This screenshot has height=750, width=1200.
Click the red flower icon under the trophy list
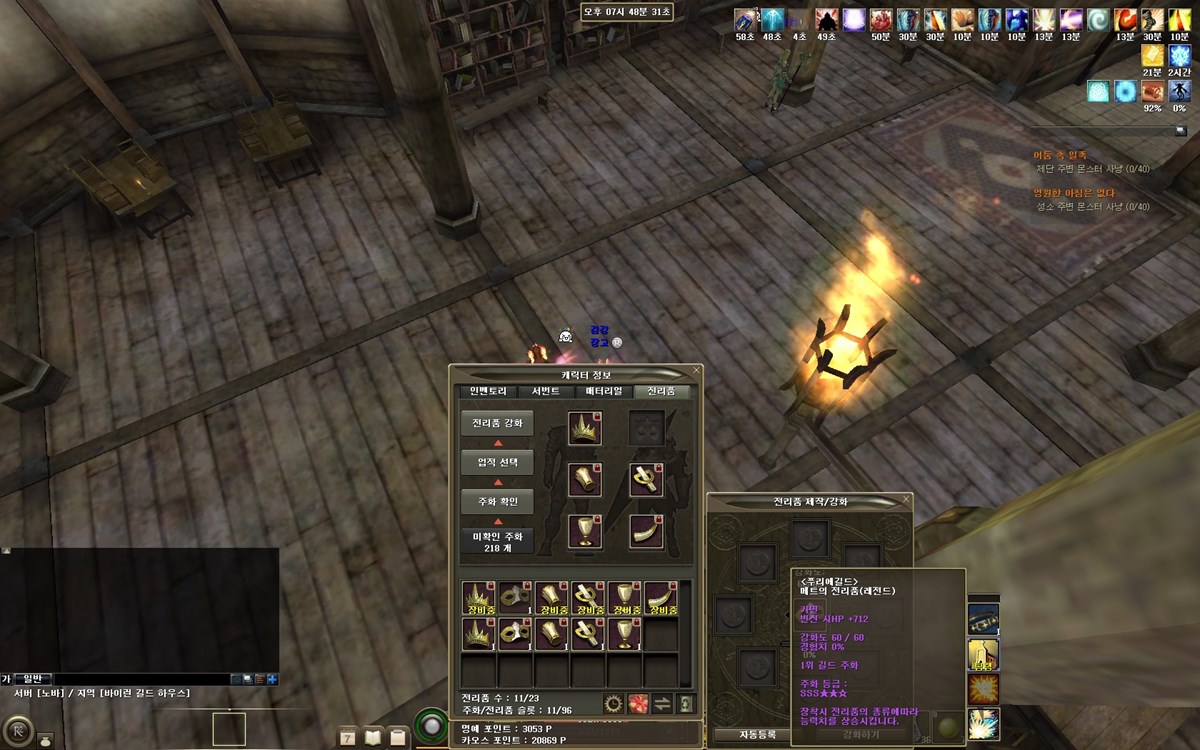pyautogui.click(x=637, y=703)
